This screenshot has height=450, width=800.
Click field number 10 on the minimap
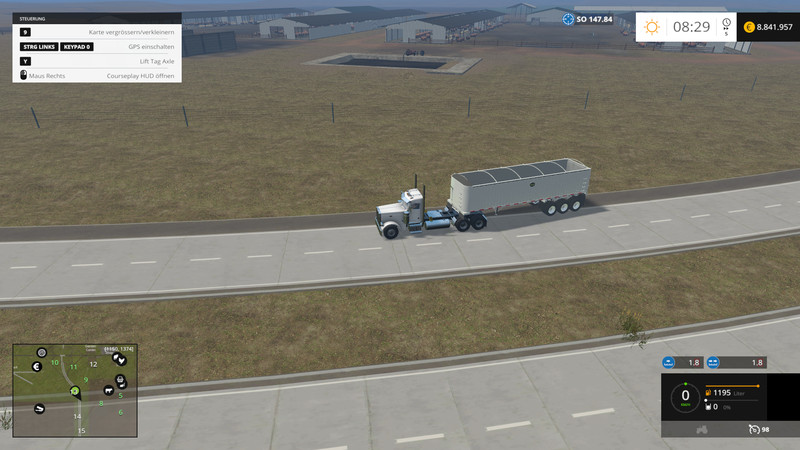[55, 362]
